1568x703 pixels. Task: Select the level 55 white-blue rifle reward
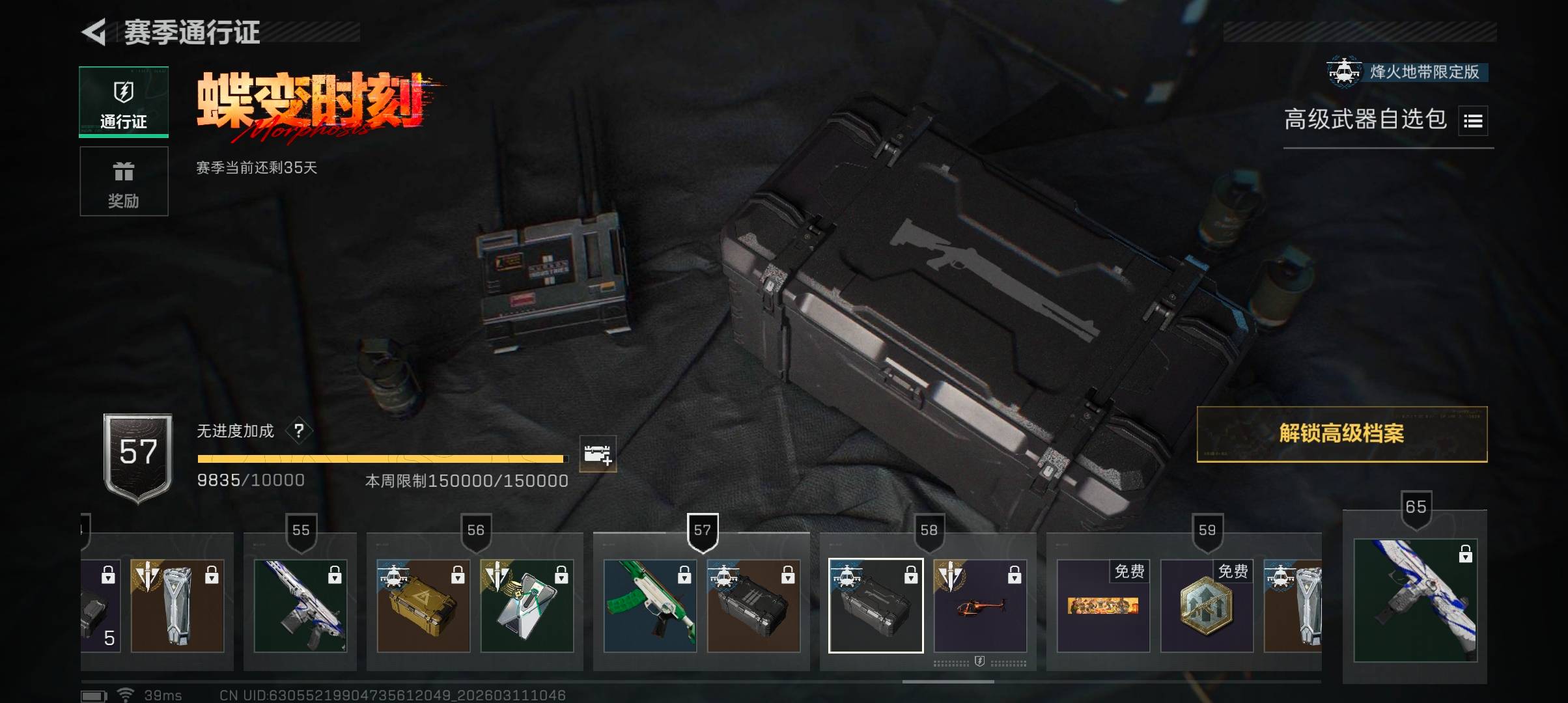(300, 606)
